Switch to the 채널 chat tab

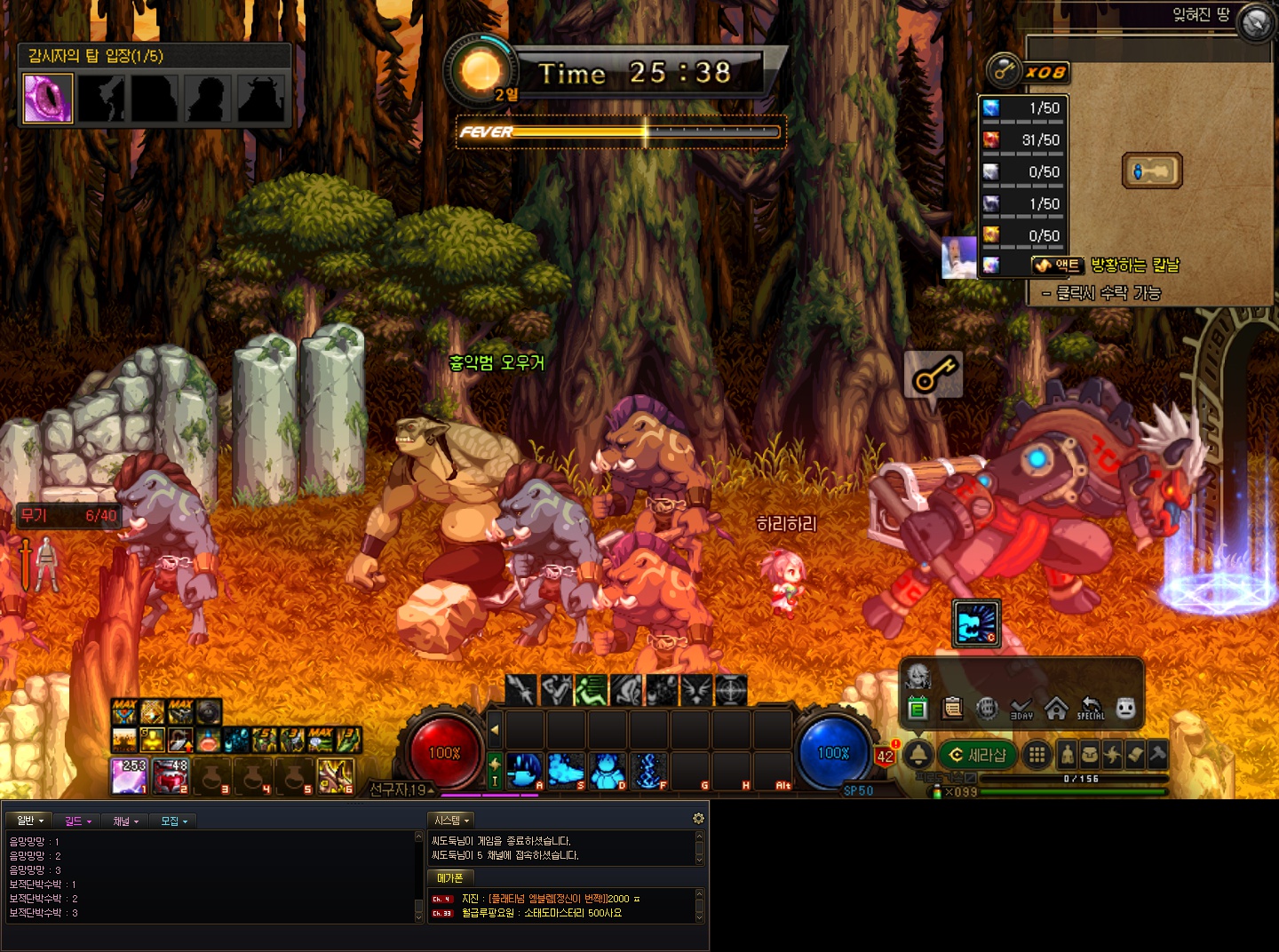(126, 821)
